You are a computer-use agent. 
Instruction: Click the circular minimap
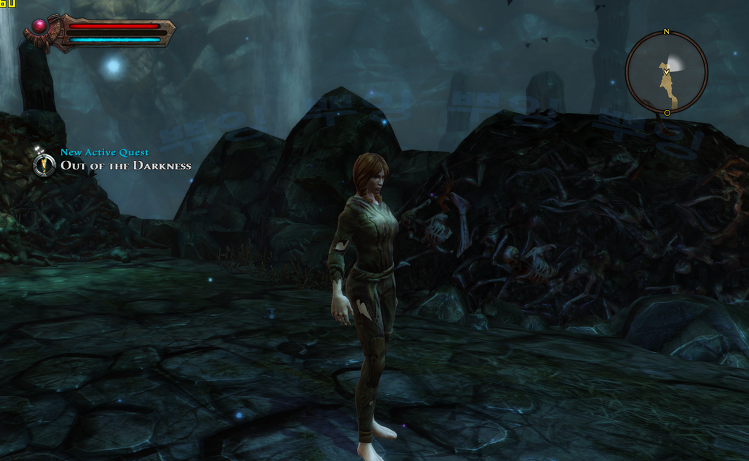666,72
